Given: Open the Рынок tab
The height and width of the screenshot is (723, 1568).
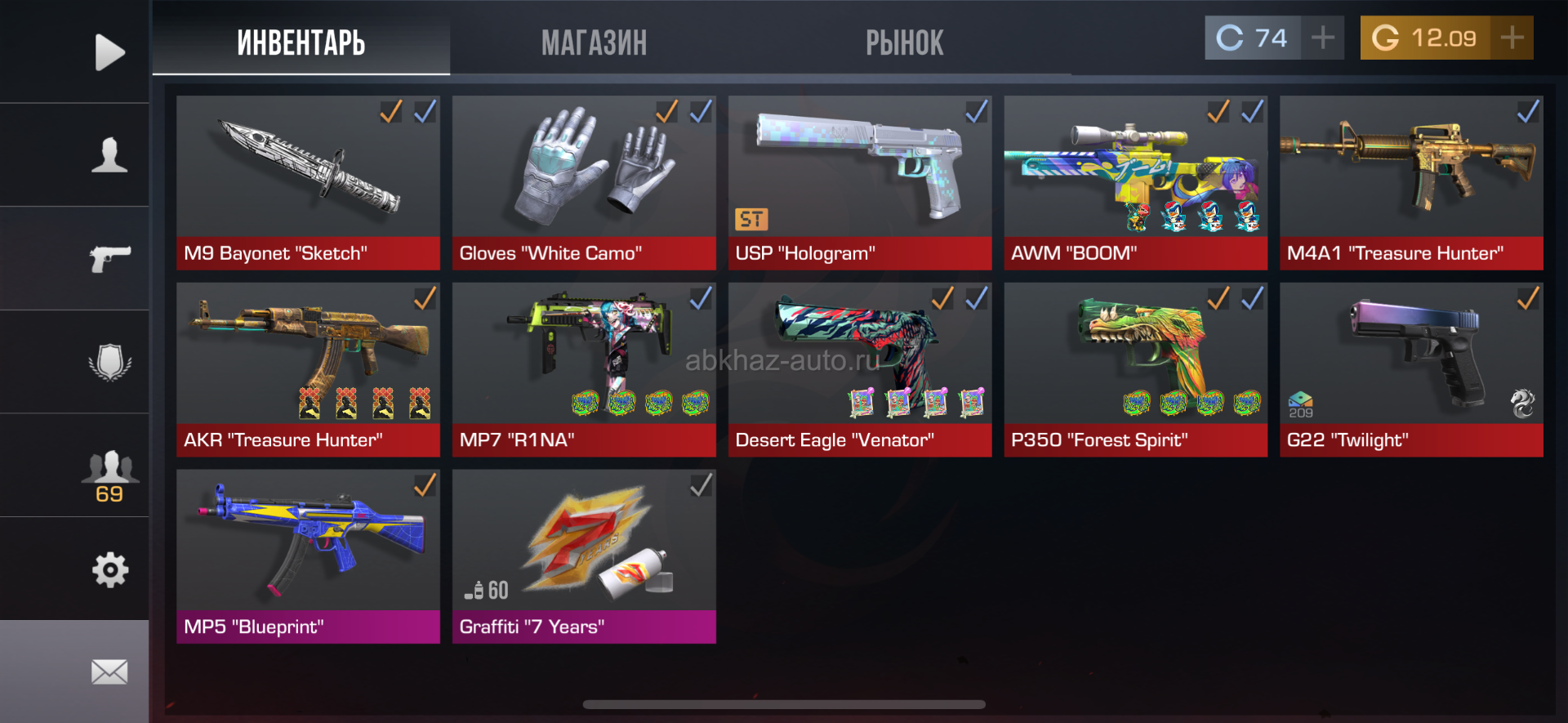Looking at the screenshot, I should coord(904,42).
